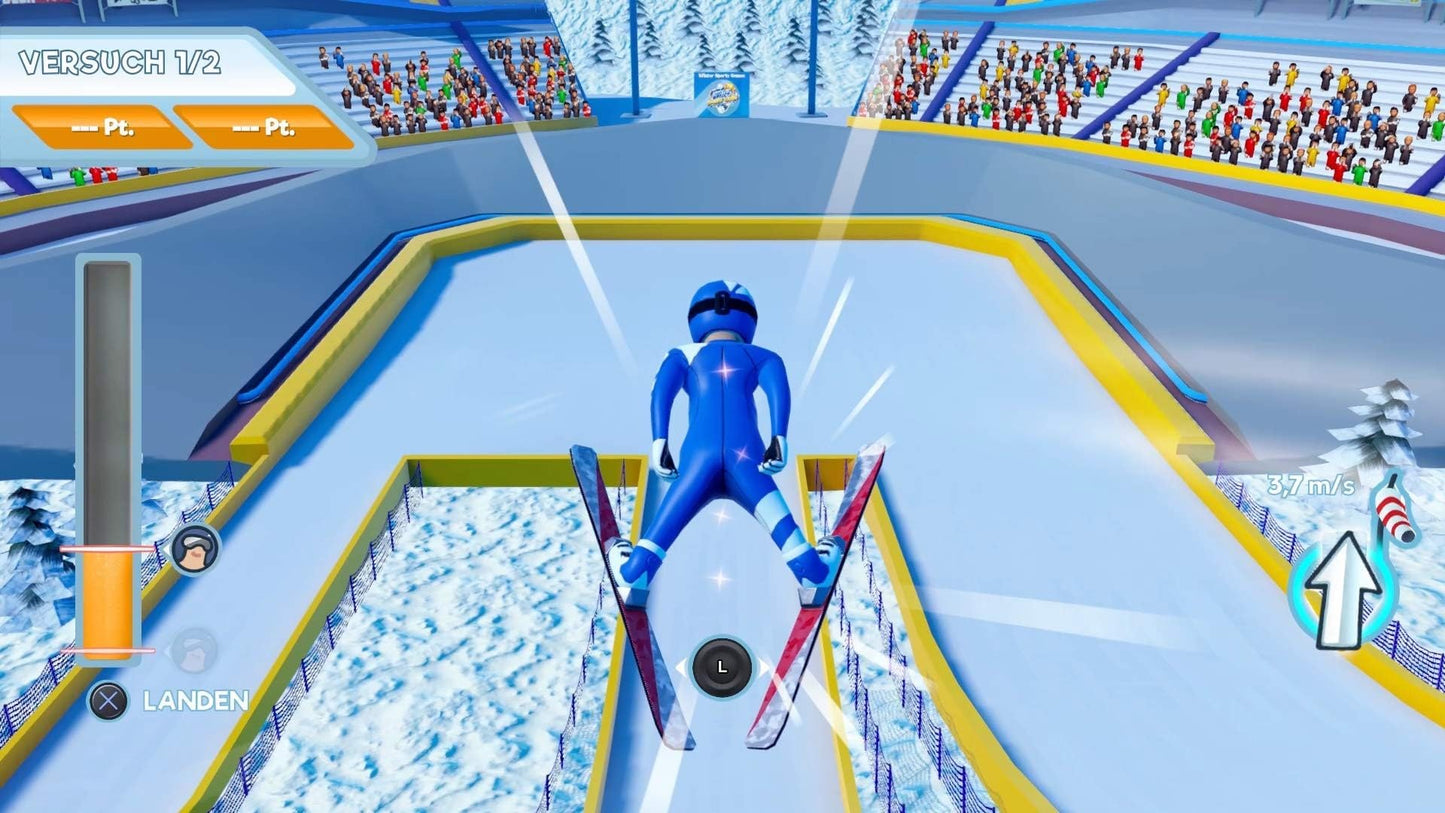Expand the left --- Pt. score plate
The image size is (1445, 813).
pyautogui.click(x=98, y=127)
